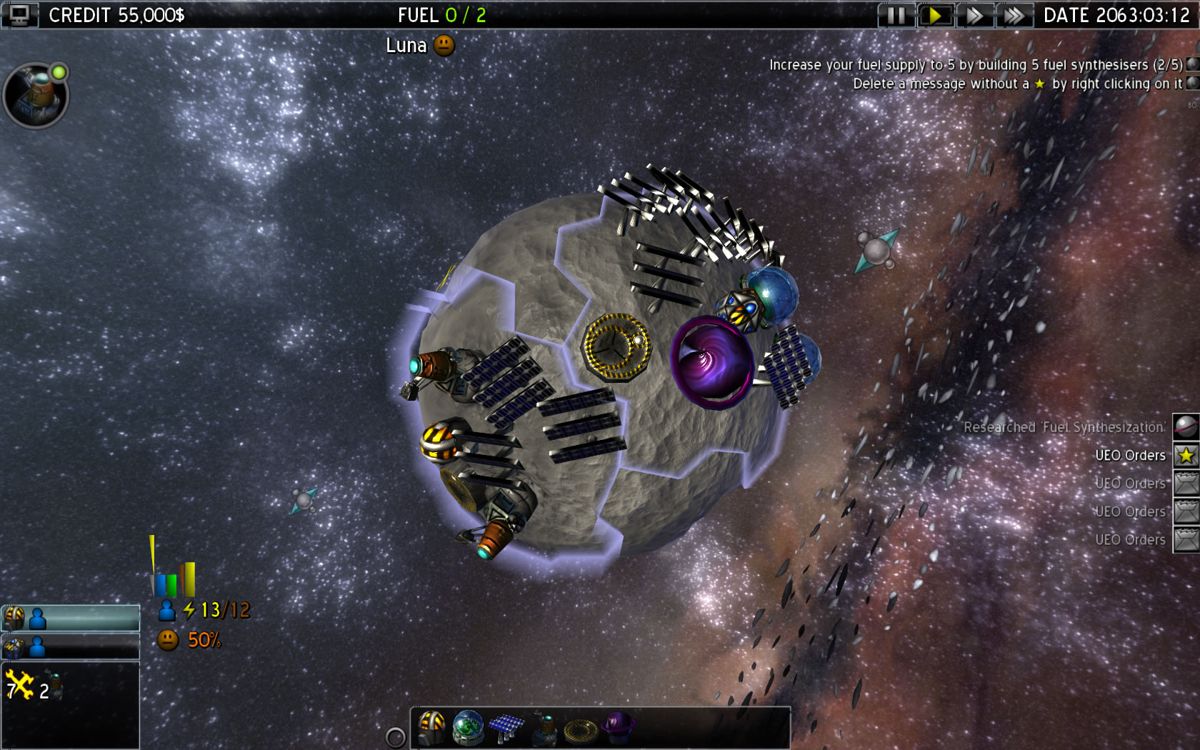Choose the yellow striped dome building
This screenshot has width=1200, height=750.
coord(432,727)
